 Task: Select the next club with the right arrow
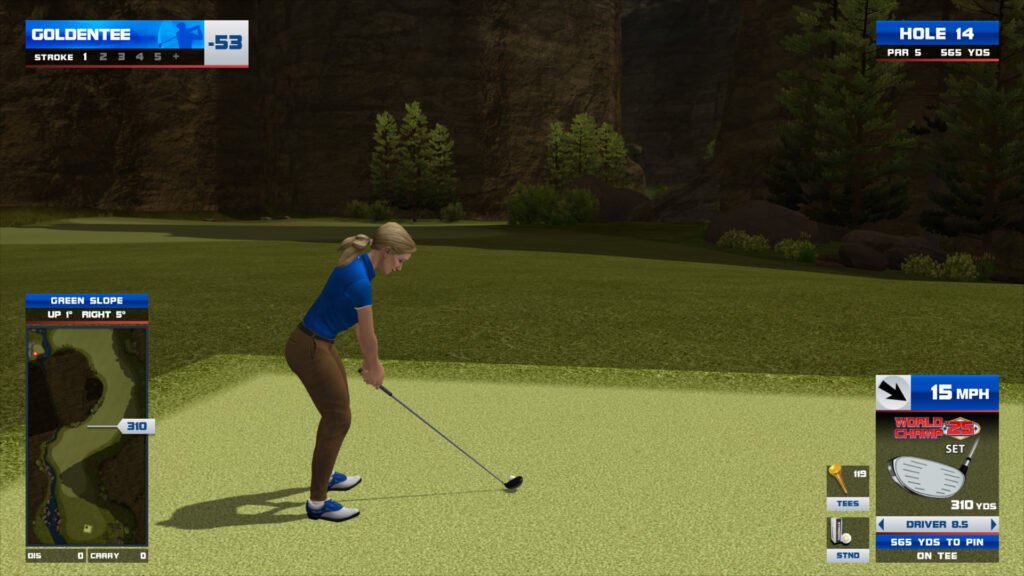pyautogui.click(x=993, y=524)
